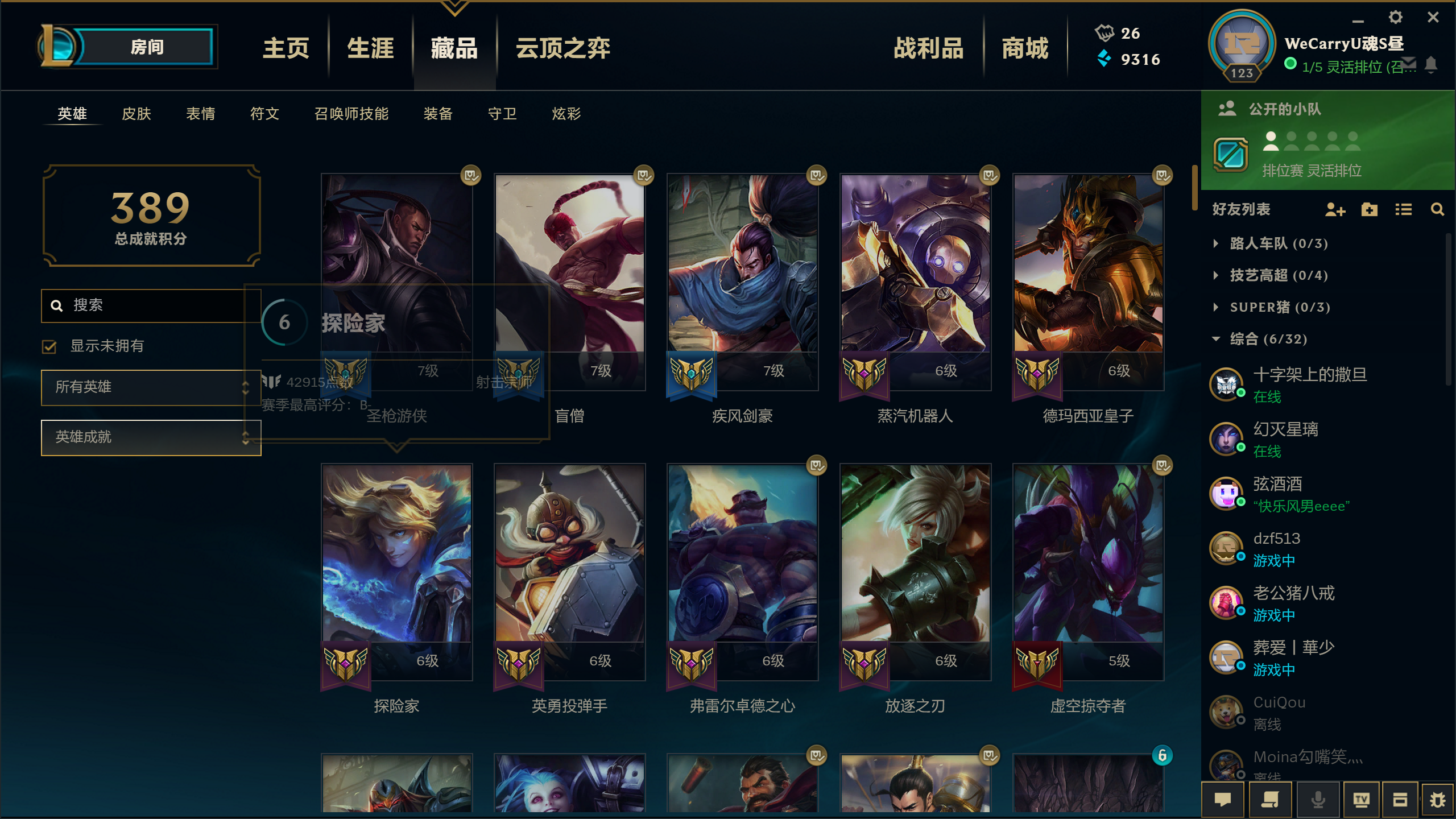Open the 战利品 loot page
The height and width of the screenshot is (819, 1456).
(928, 49)
